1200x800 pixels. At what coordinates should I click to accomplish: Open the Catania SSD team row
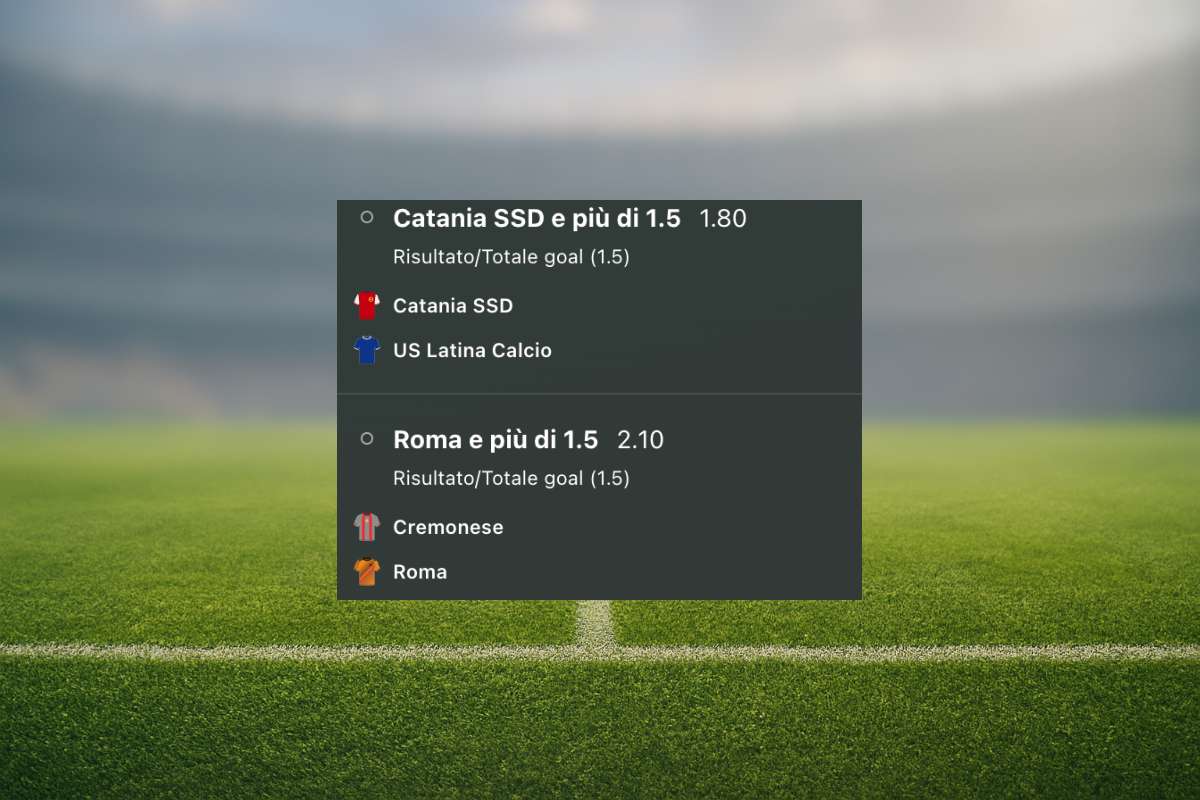click(x=452, y=306)
